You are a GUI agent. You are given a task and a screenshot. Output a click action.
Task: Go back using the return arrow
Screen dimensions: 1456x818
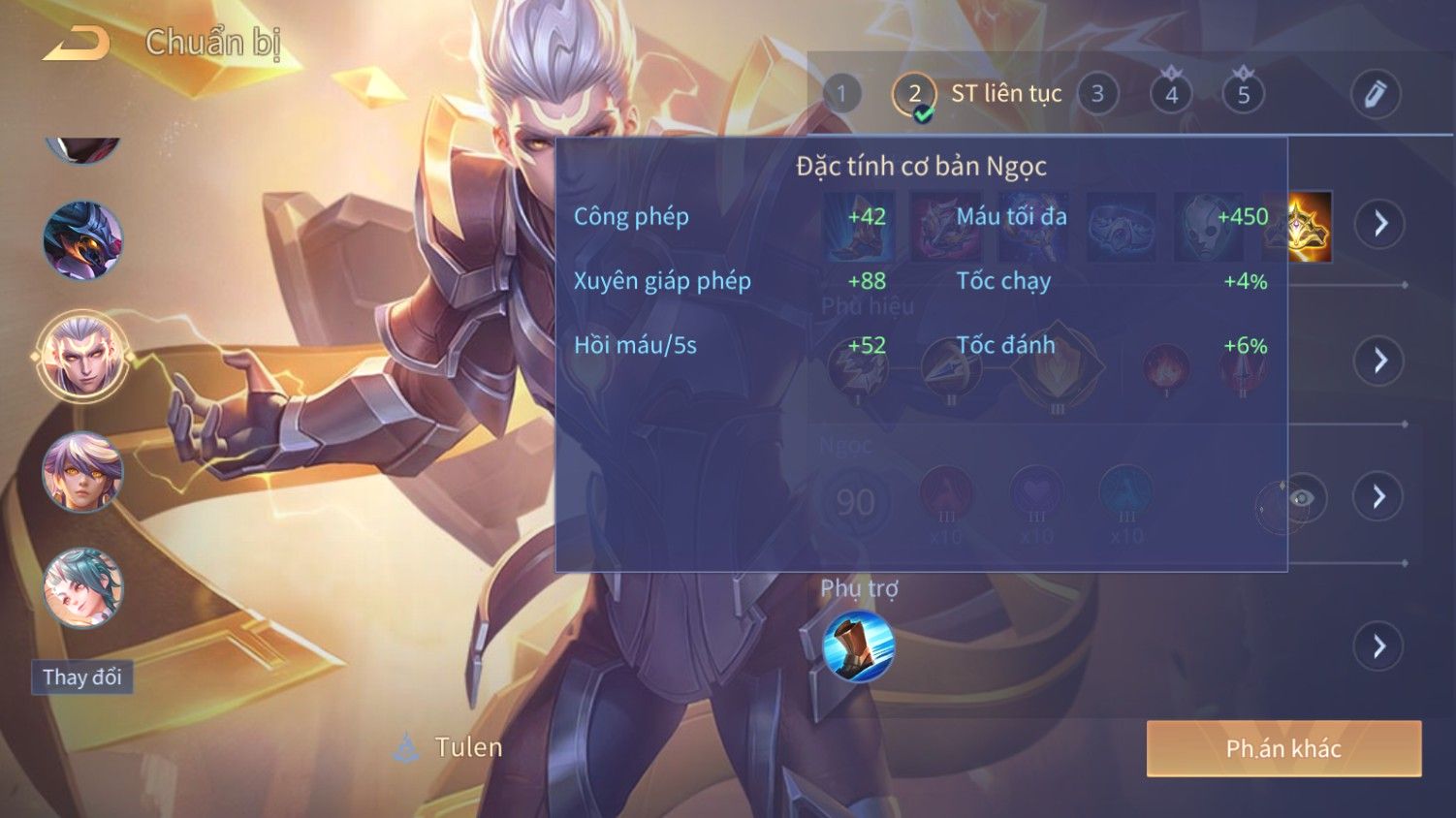pos(76,44)
